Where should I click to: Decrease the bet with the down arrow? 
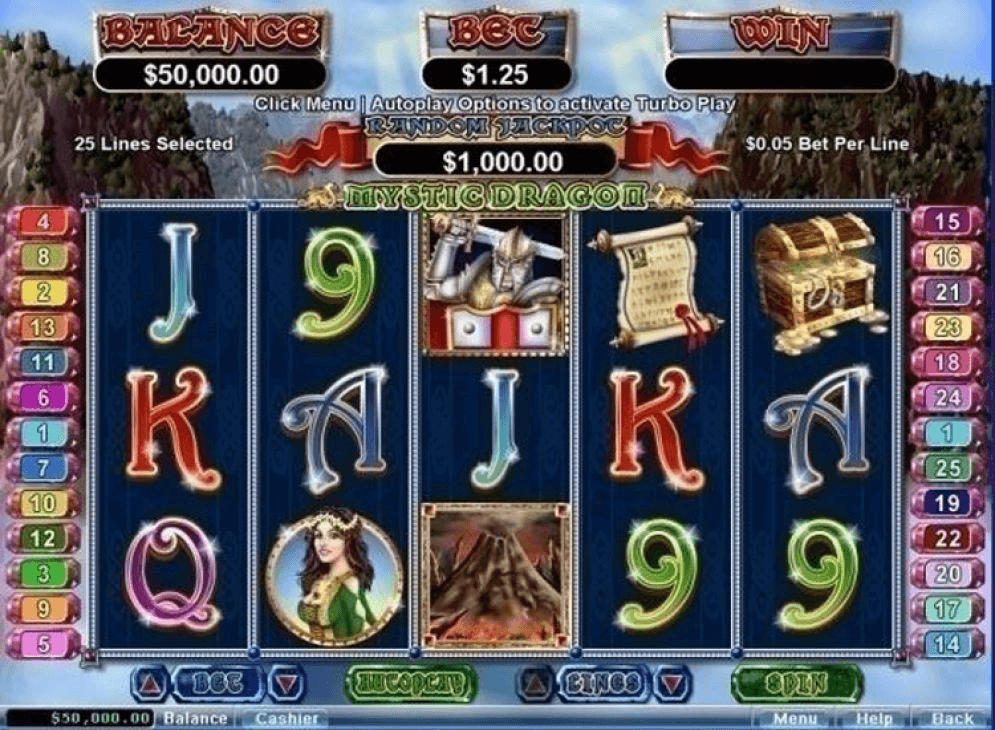coord(287,683)
